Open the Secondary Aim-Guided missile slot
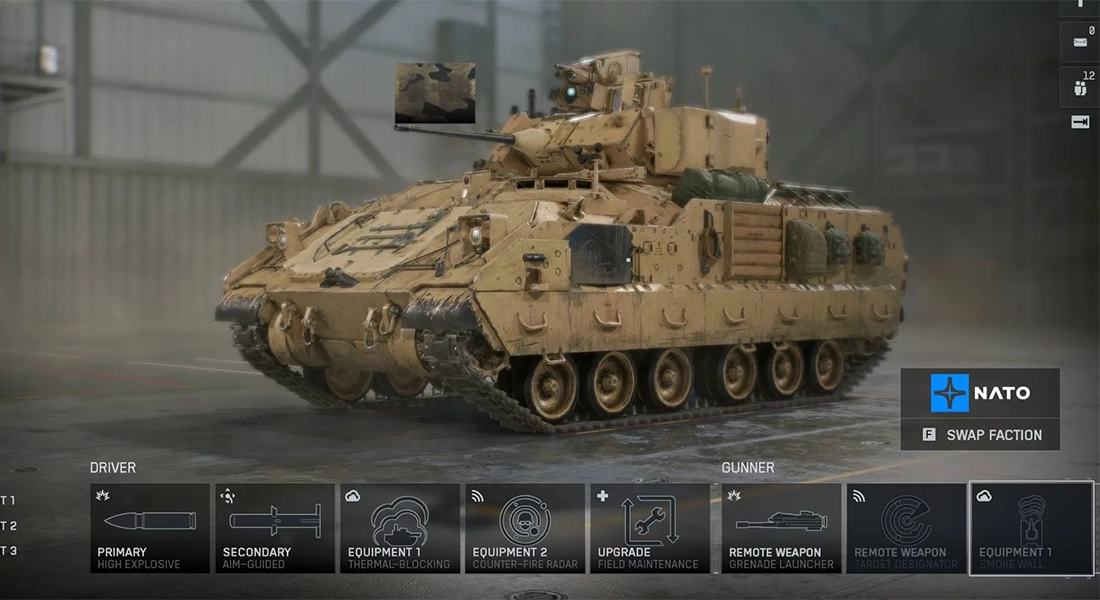This screenshot has width=1100, height=600. (275, 528)
